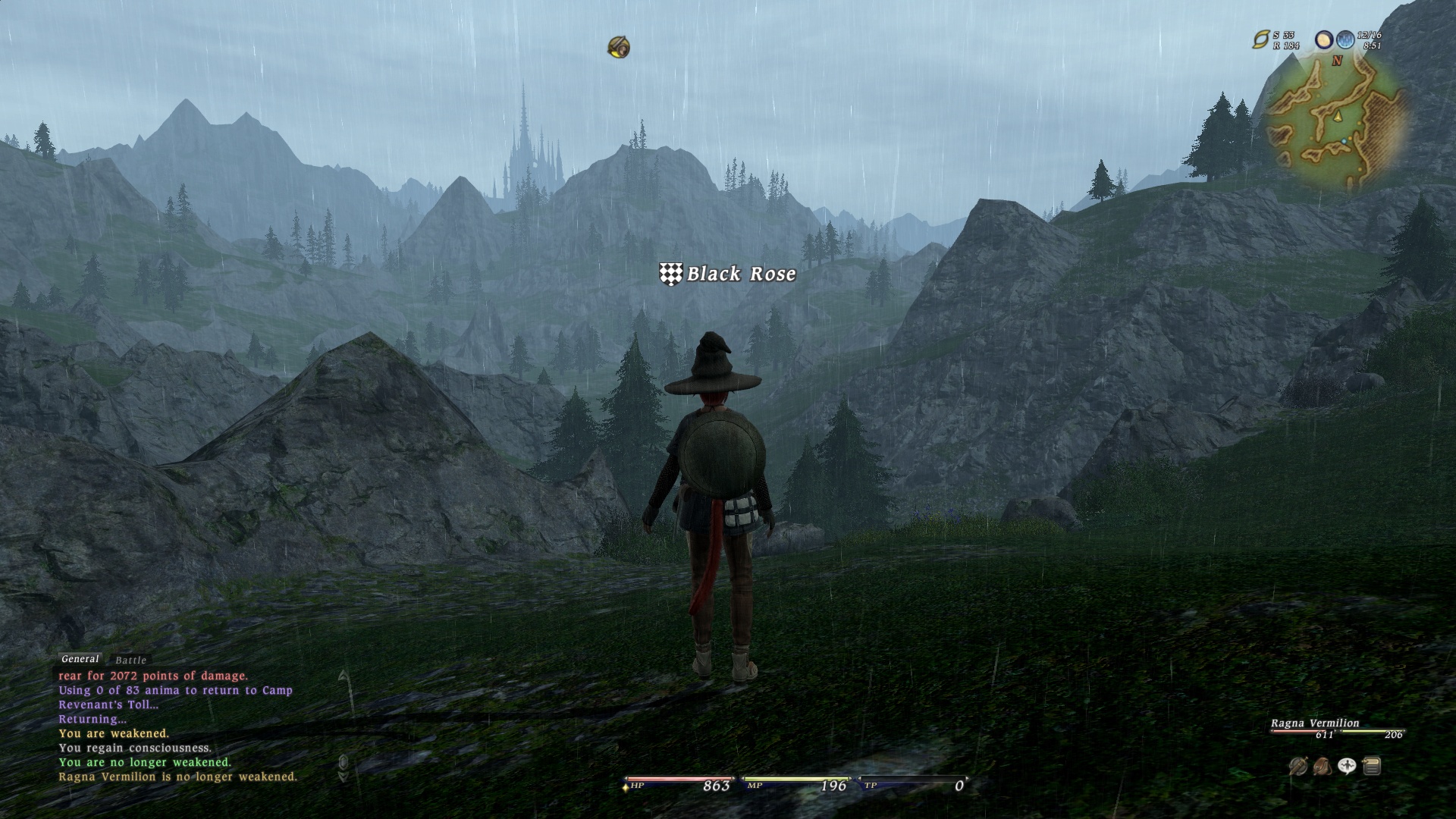
Task: Click the golden leaf rank icon
Action: click(x=1261, y=39)
